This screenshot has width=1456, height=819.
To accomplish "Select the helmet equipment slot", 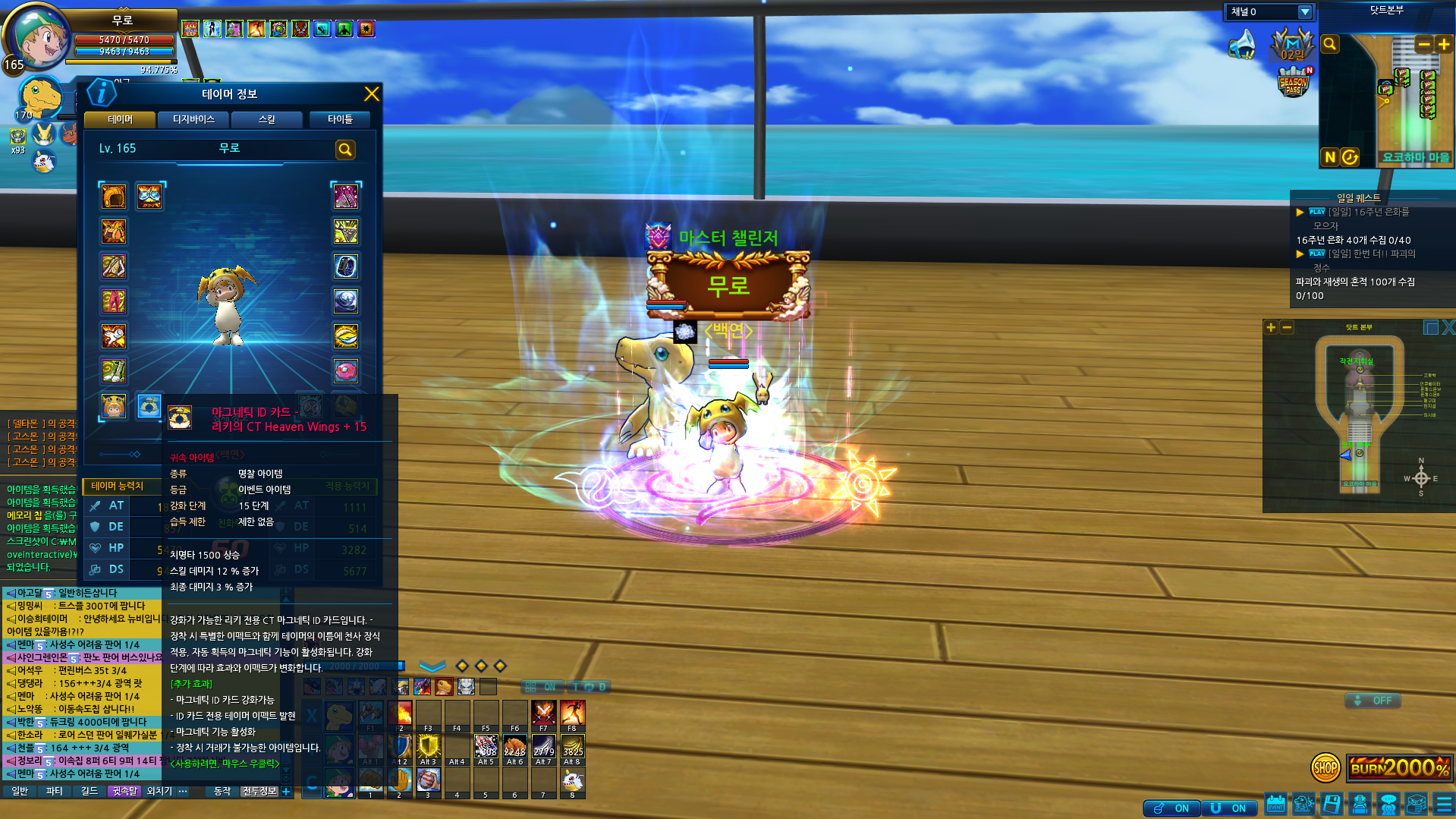I will [114, 197].
